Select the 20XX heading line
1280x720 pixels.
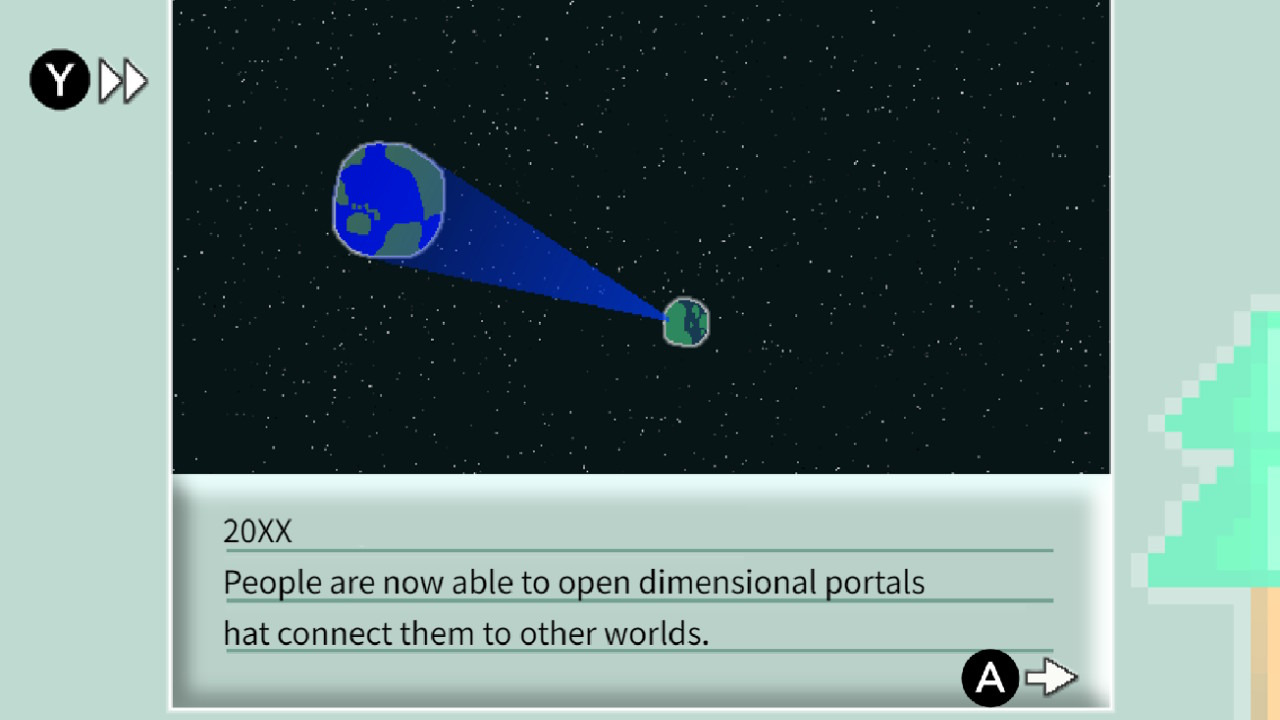click(257, 532)
